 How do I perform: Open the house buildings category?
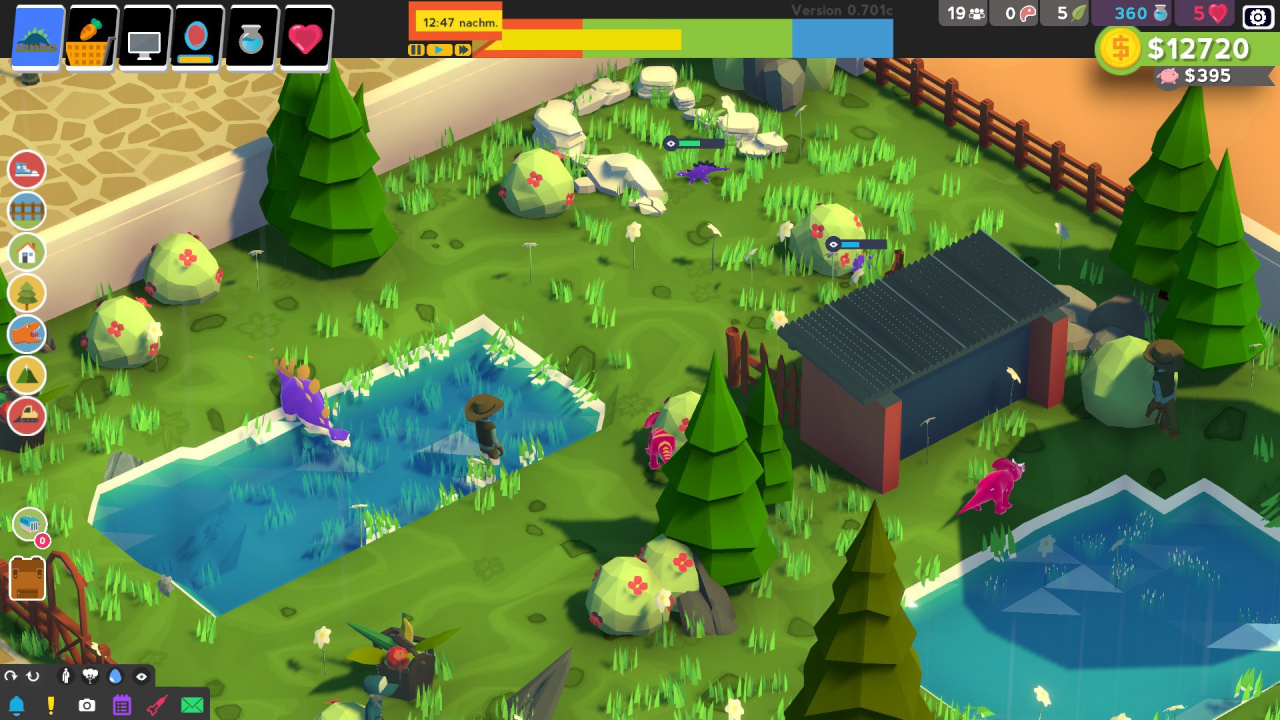[x=27, y=252]
